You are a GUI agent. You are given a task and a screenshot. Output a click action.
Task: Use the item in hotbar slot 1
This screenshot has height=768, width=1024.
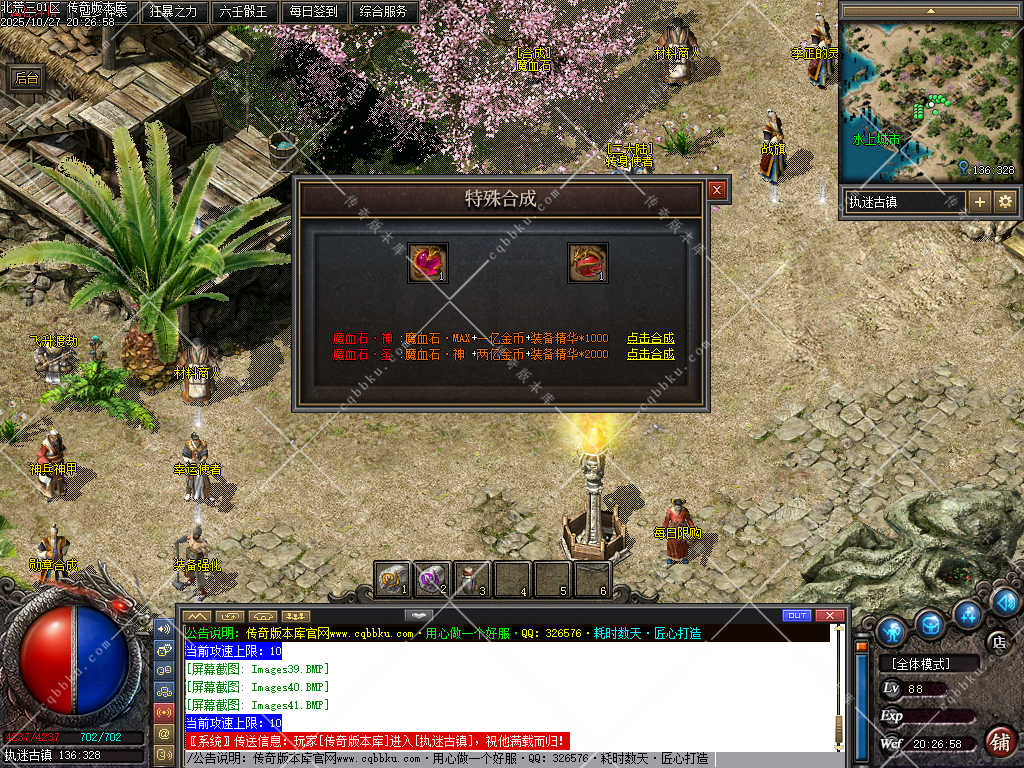pos(393,579)
